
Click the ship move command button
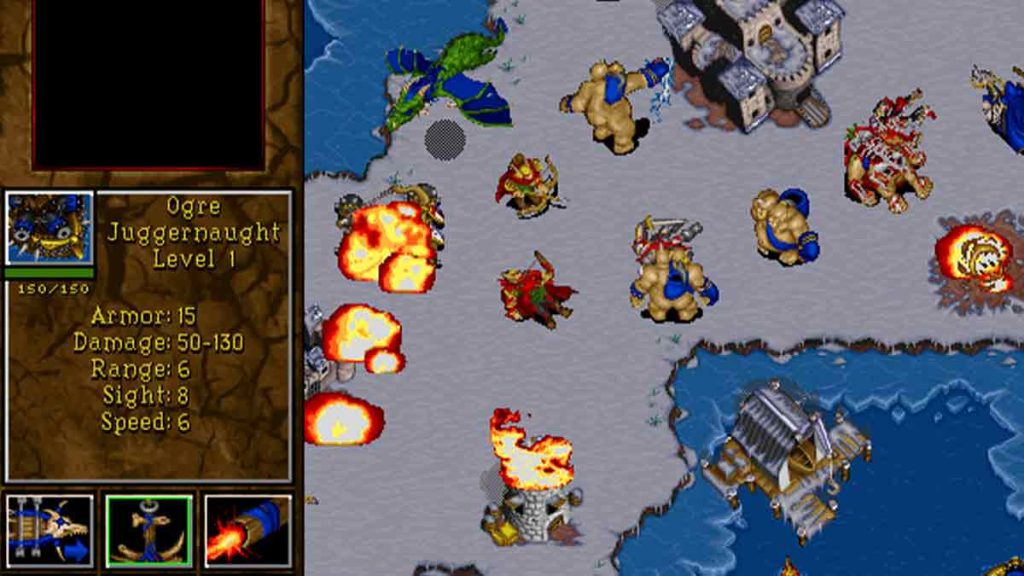coord(50,530)
